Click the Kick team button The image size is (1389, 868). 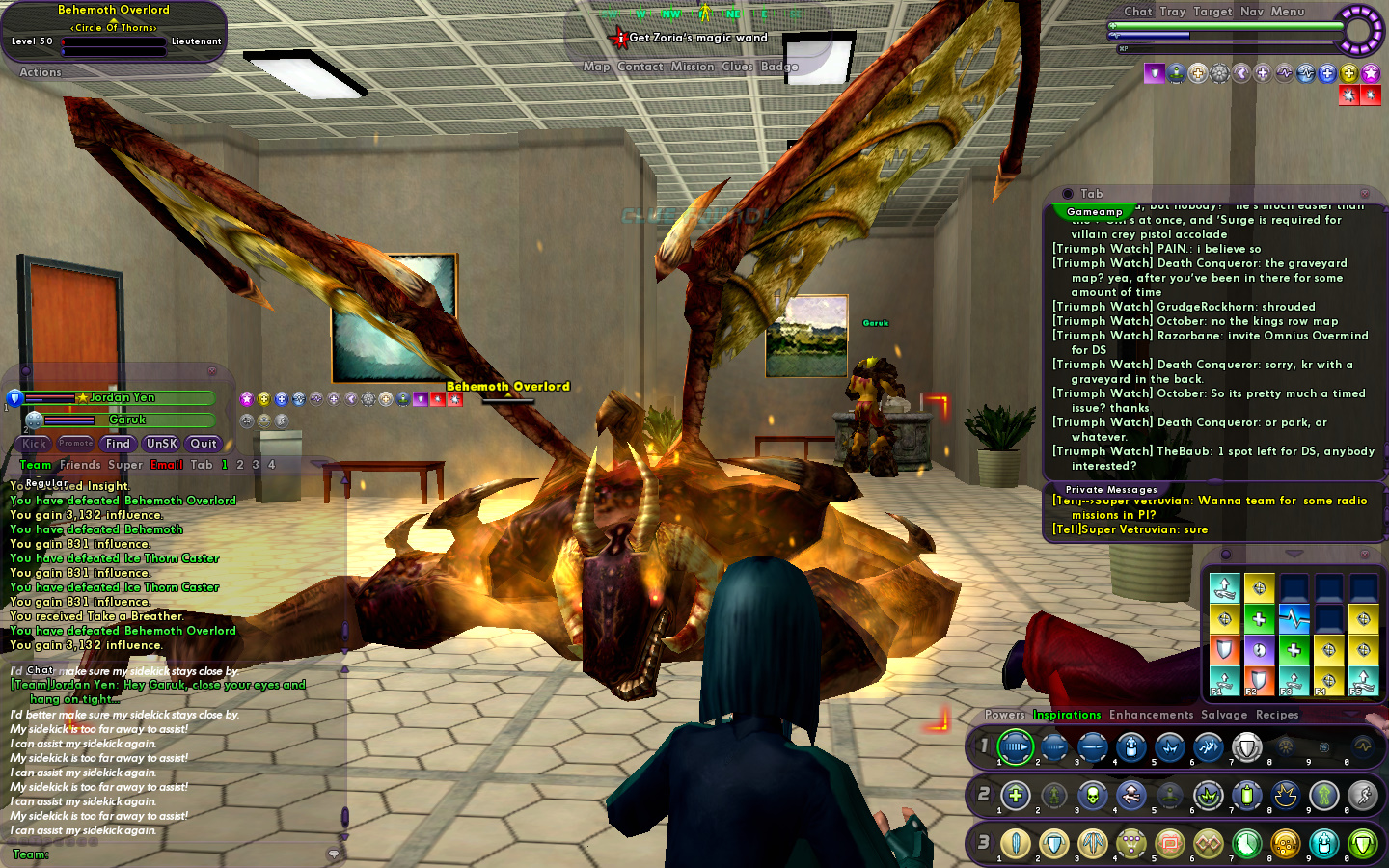[35, 444]
